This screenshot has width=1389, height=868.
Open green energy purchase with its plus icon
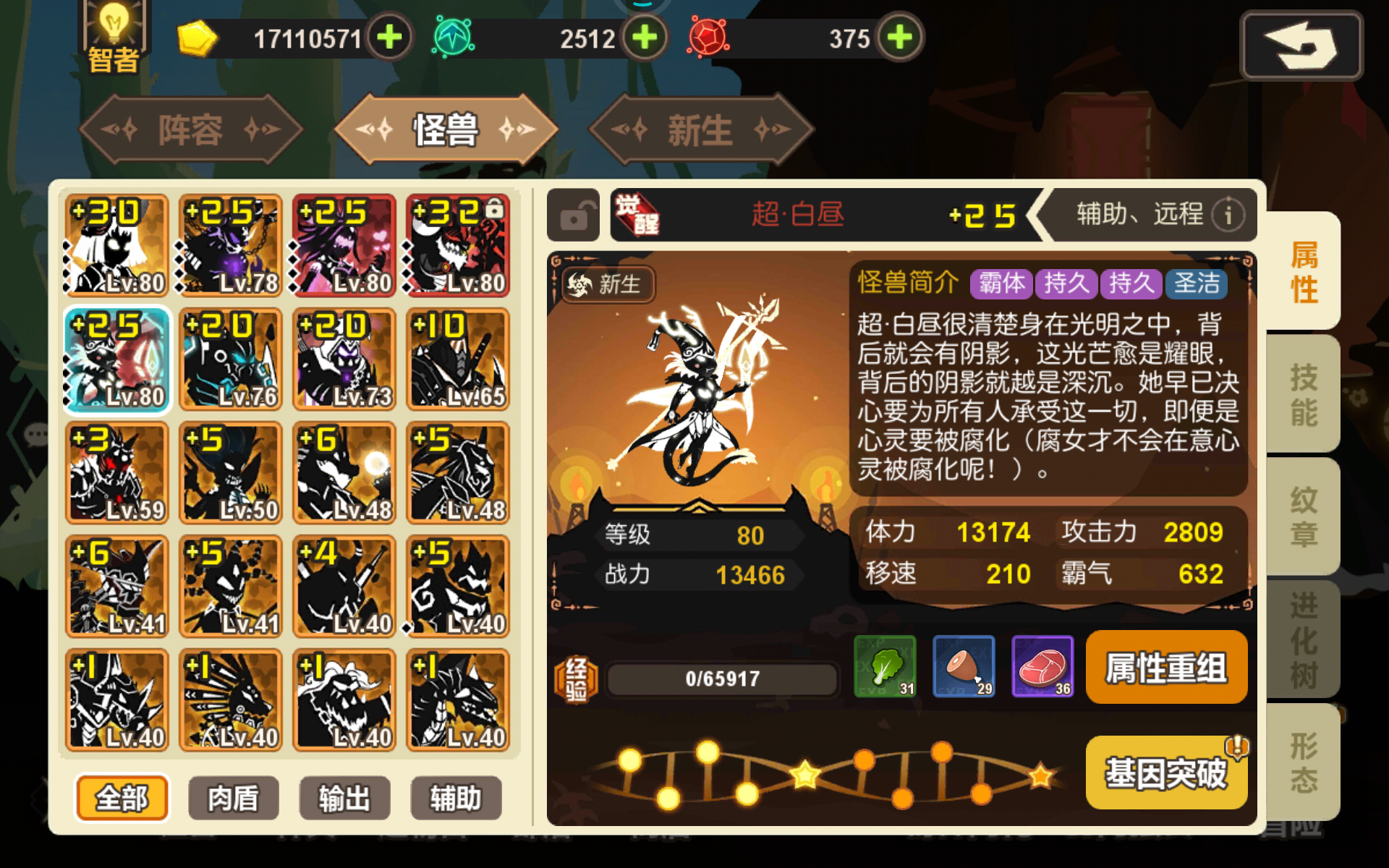click(x=646, y=38)
